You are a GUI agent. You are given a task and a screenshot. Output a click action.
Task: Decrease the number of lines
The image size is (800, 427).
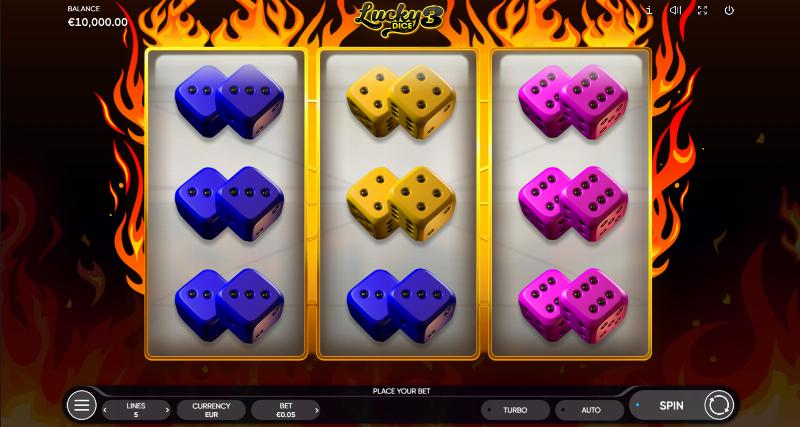(107, 410)
